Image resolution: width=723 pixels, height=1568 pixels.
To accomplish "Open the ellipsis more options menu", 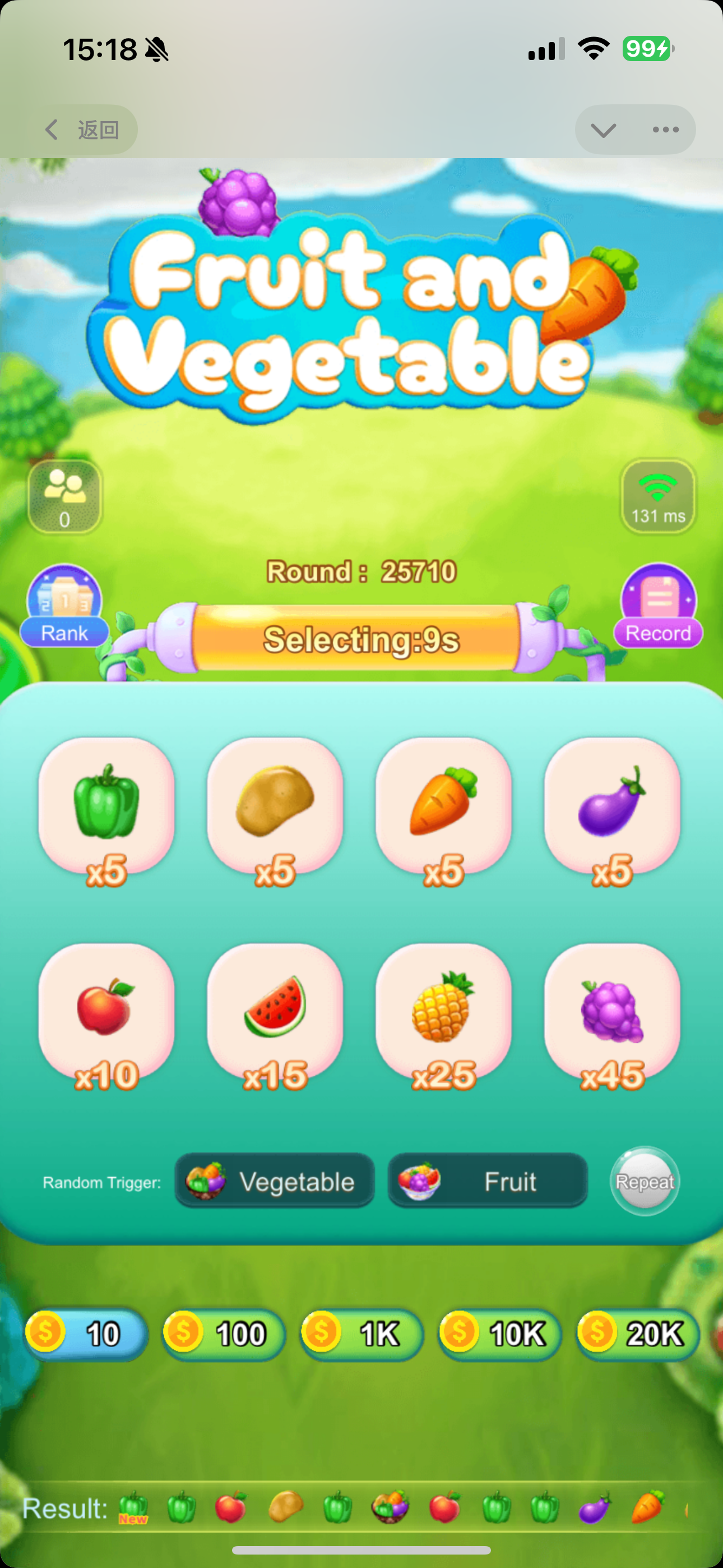I will click(x=665, y=129).
